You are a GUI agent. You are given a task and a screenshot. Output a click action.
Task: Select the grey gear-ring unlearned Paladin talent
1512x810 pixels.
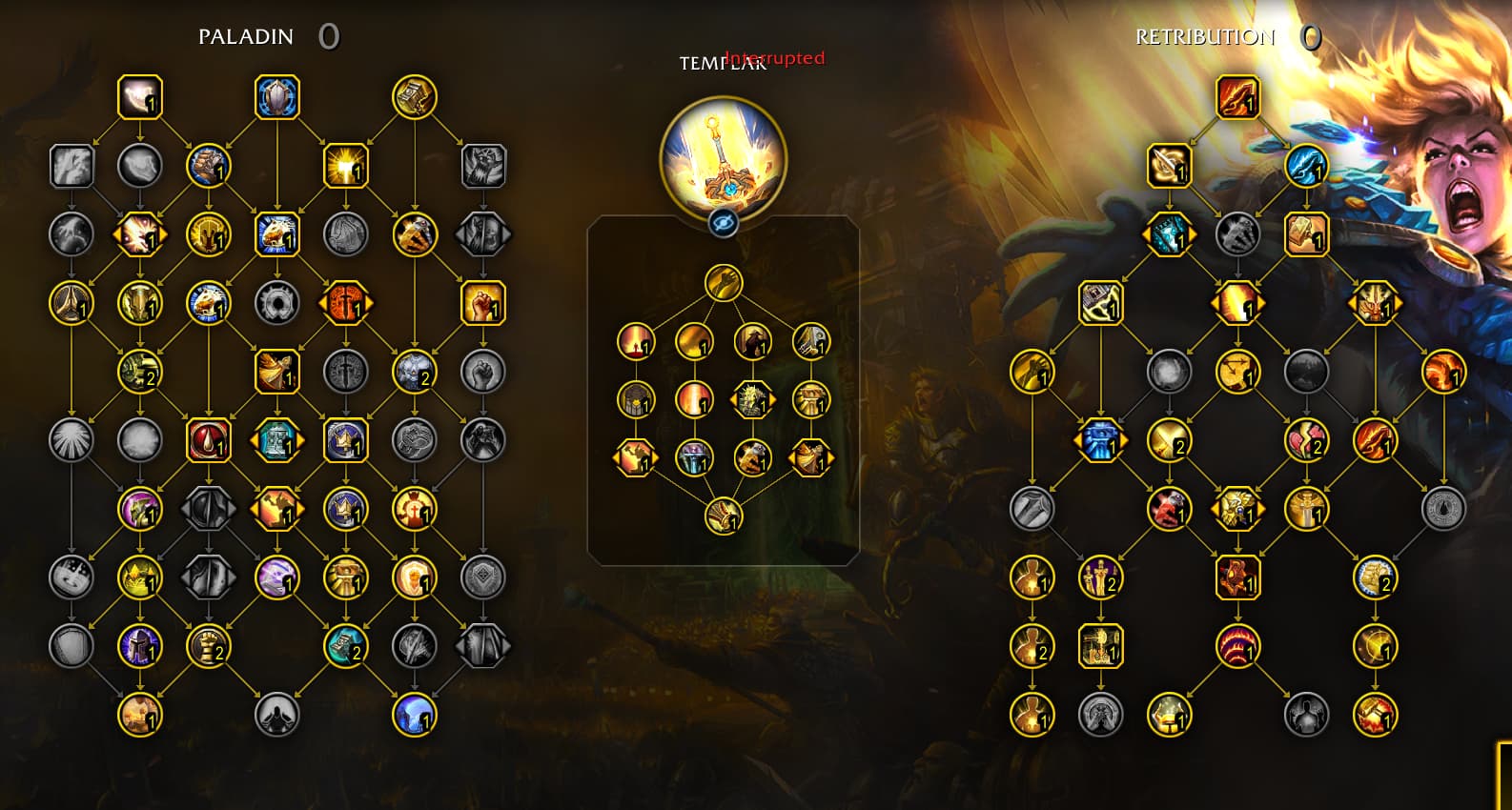tap(277, 303)
